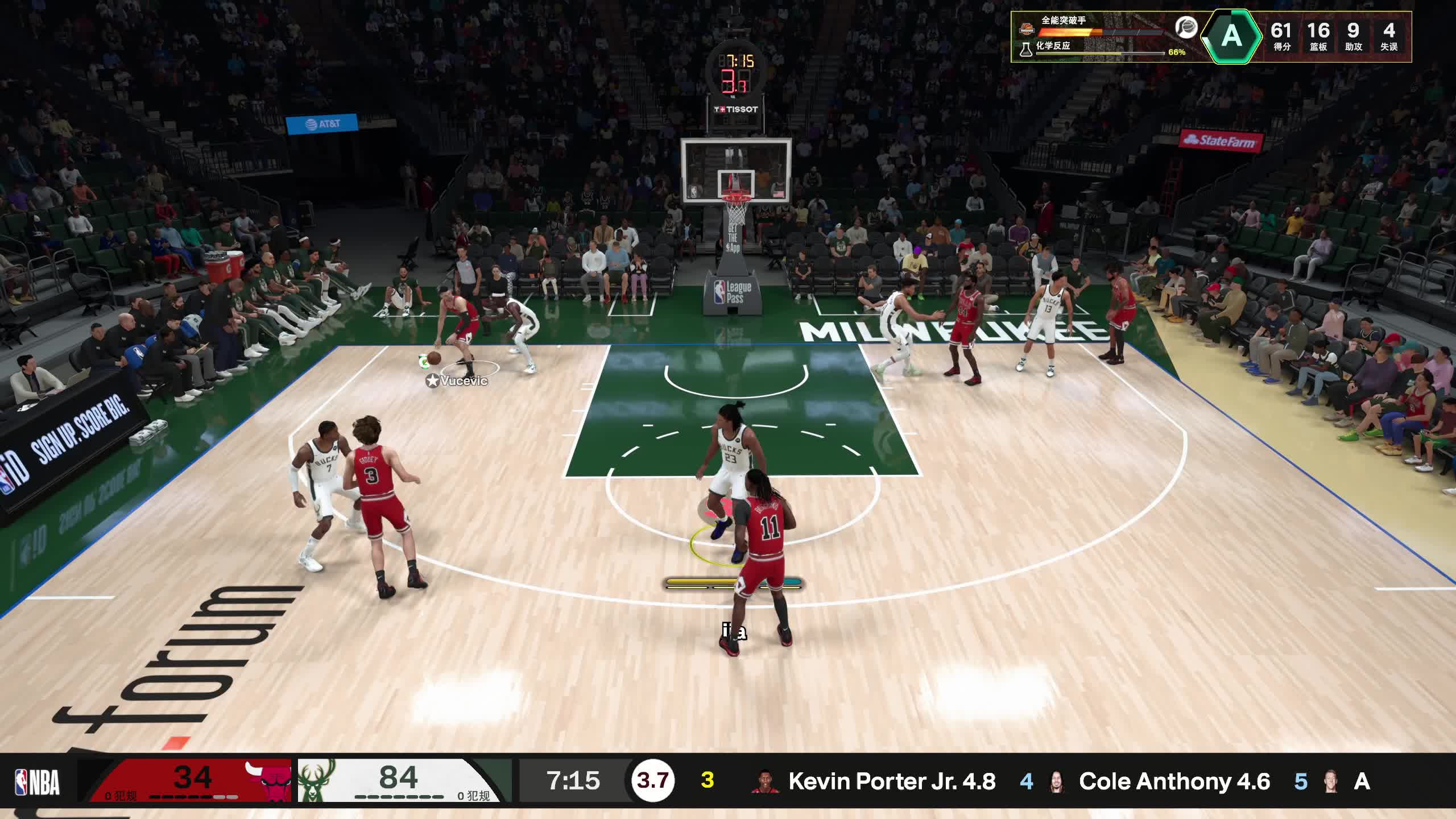Select Cole Anthony's ticker portrait
The width and height of the screenshot is (1456, 819).
click(1057, 782)
